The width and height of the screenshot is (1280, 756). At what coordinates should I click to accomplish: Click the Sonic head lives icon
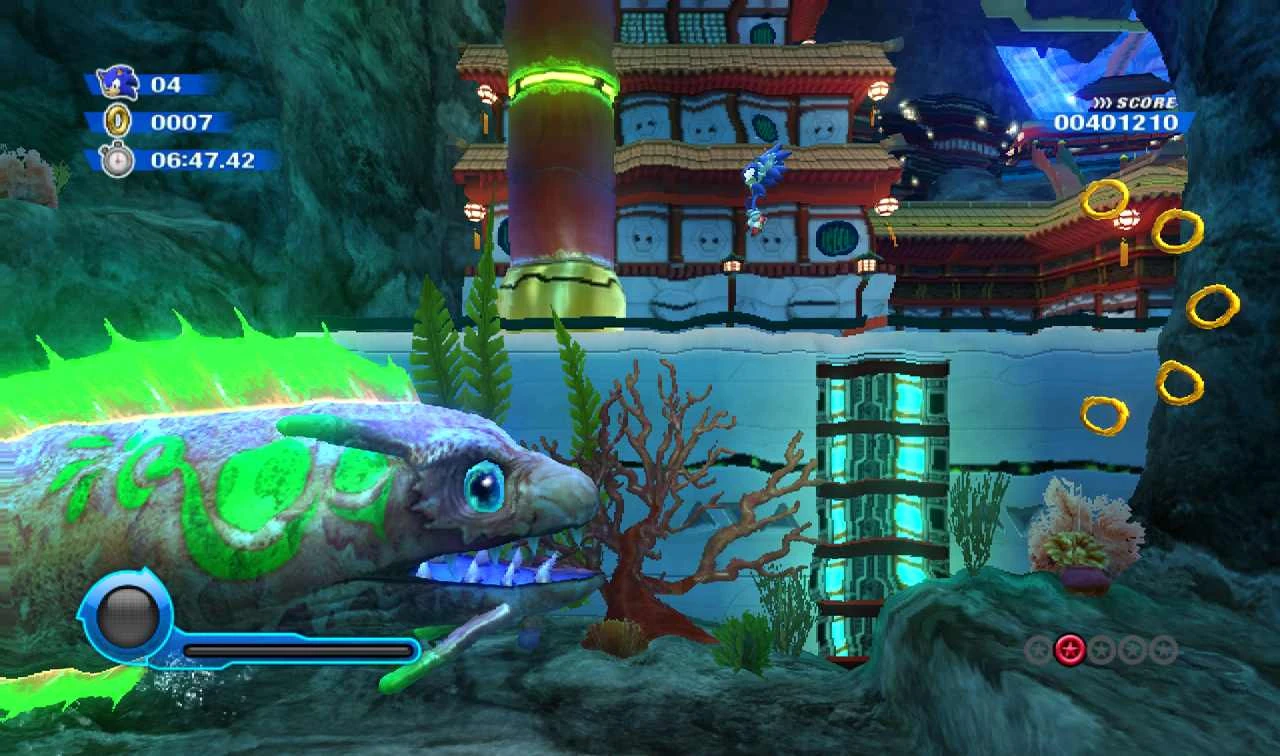tap(117, 82)
